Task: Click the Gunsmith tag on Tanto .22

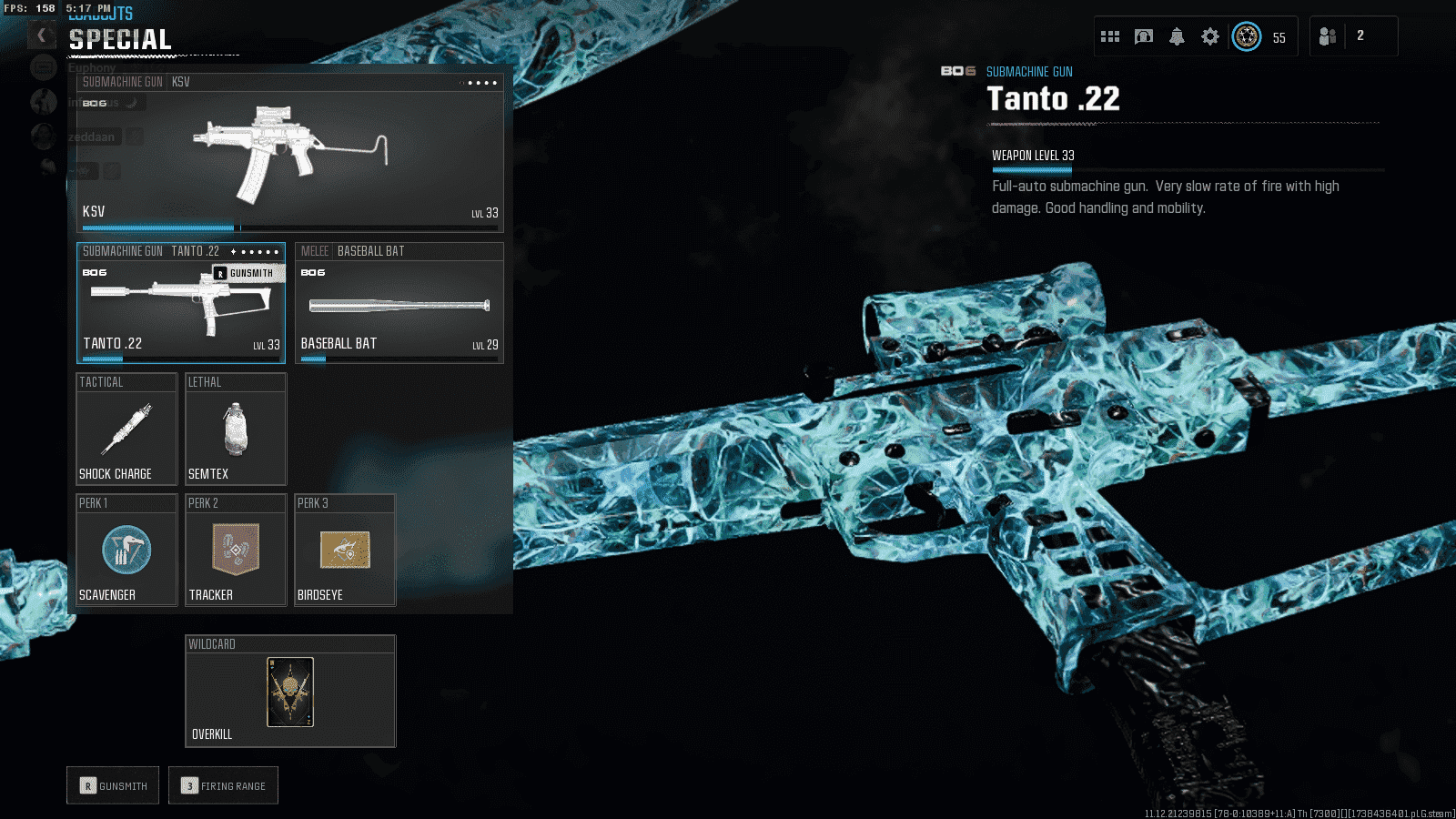Action: point(248,273)
